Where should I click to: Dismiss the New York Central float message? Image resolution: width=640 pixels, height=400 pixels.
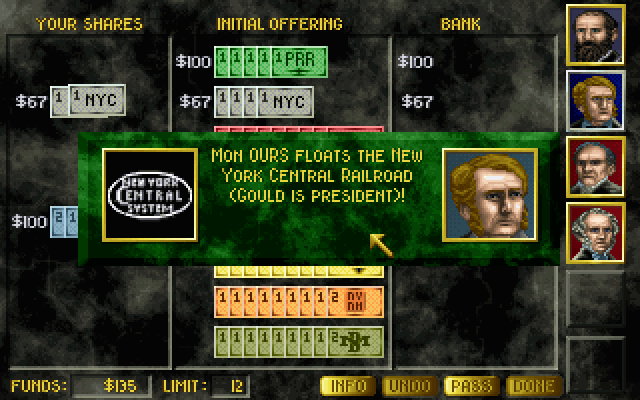322,200
